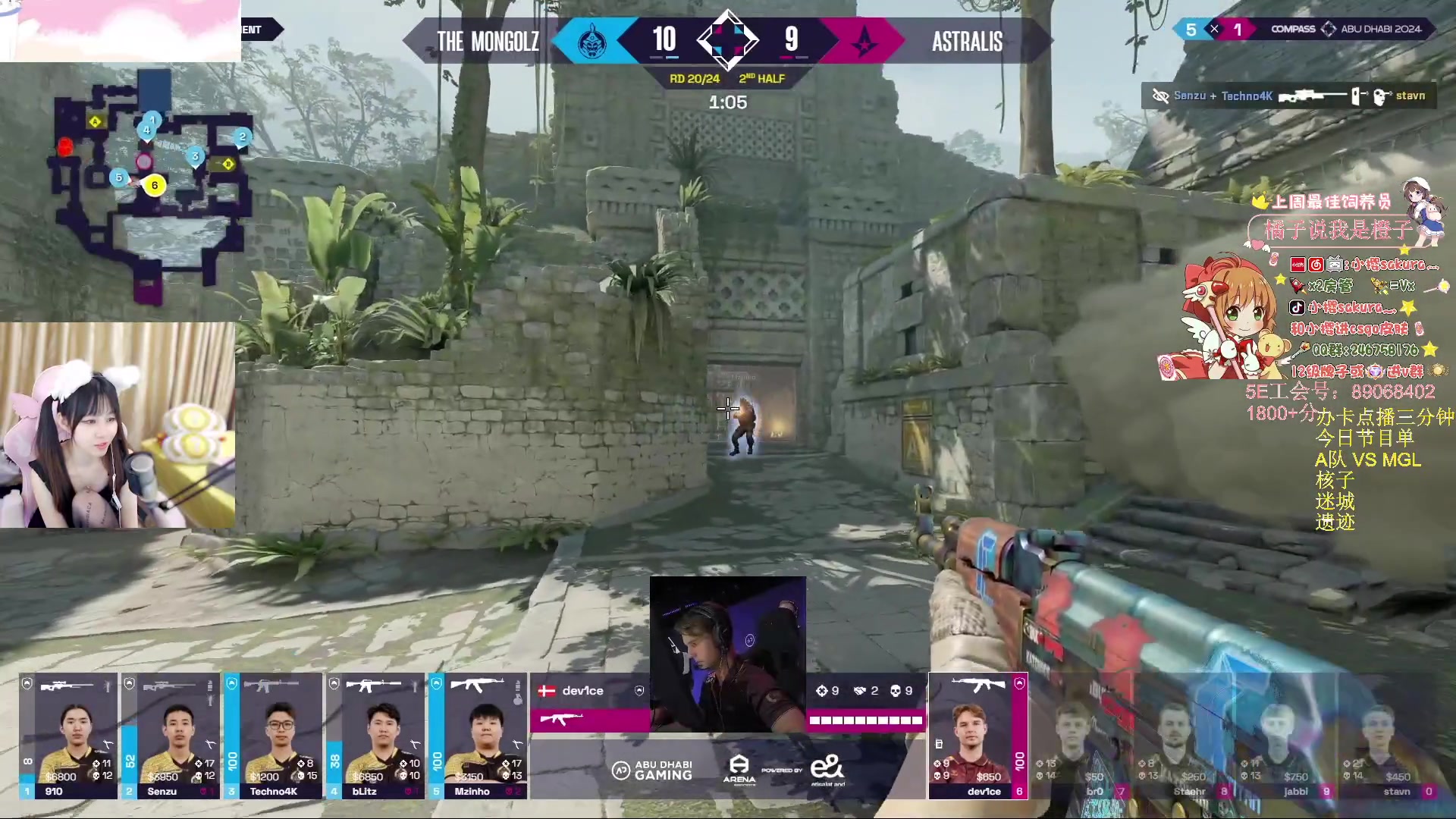Select player card for 910
Screen dimensions: 1456x819
click(x=68, y=736)
